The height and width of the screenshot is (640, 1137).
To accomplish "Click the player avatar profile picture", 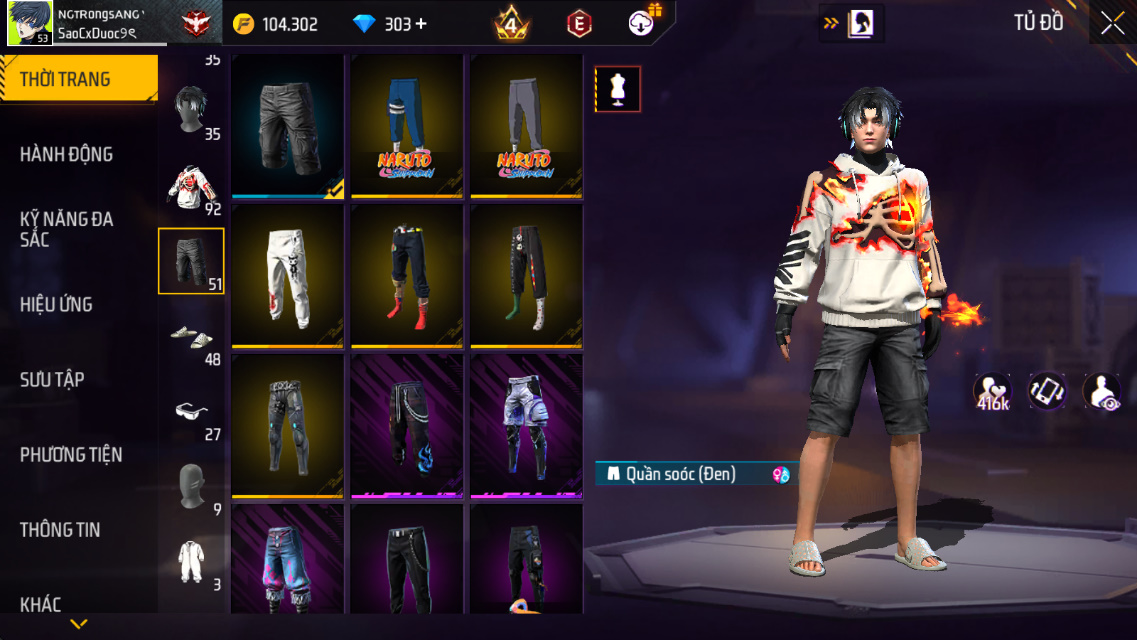I will click(30, 23).
